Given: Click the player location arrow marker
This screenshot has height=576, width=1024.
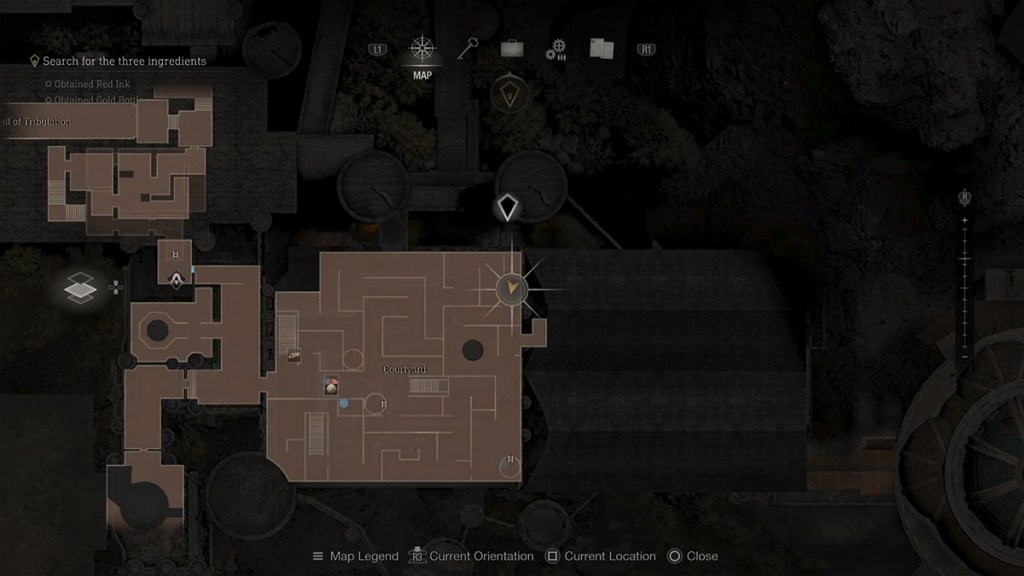Looking at the screenshot, I should tap(512, 289).
